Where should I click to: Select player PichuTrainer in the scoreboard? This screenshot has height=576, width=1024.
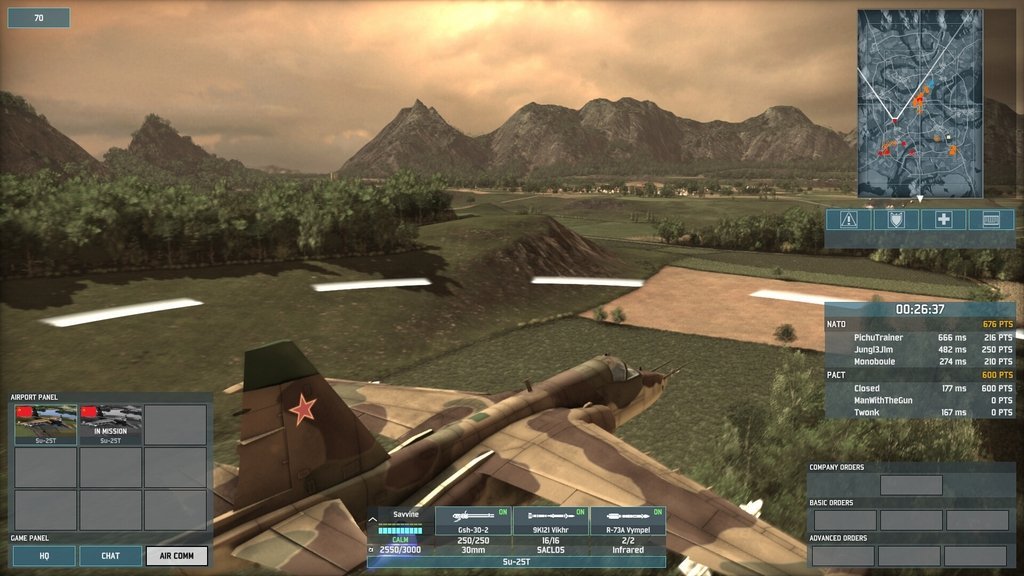[879, 338]
